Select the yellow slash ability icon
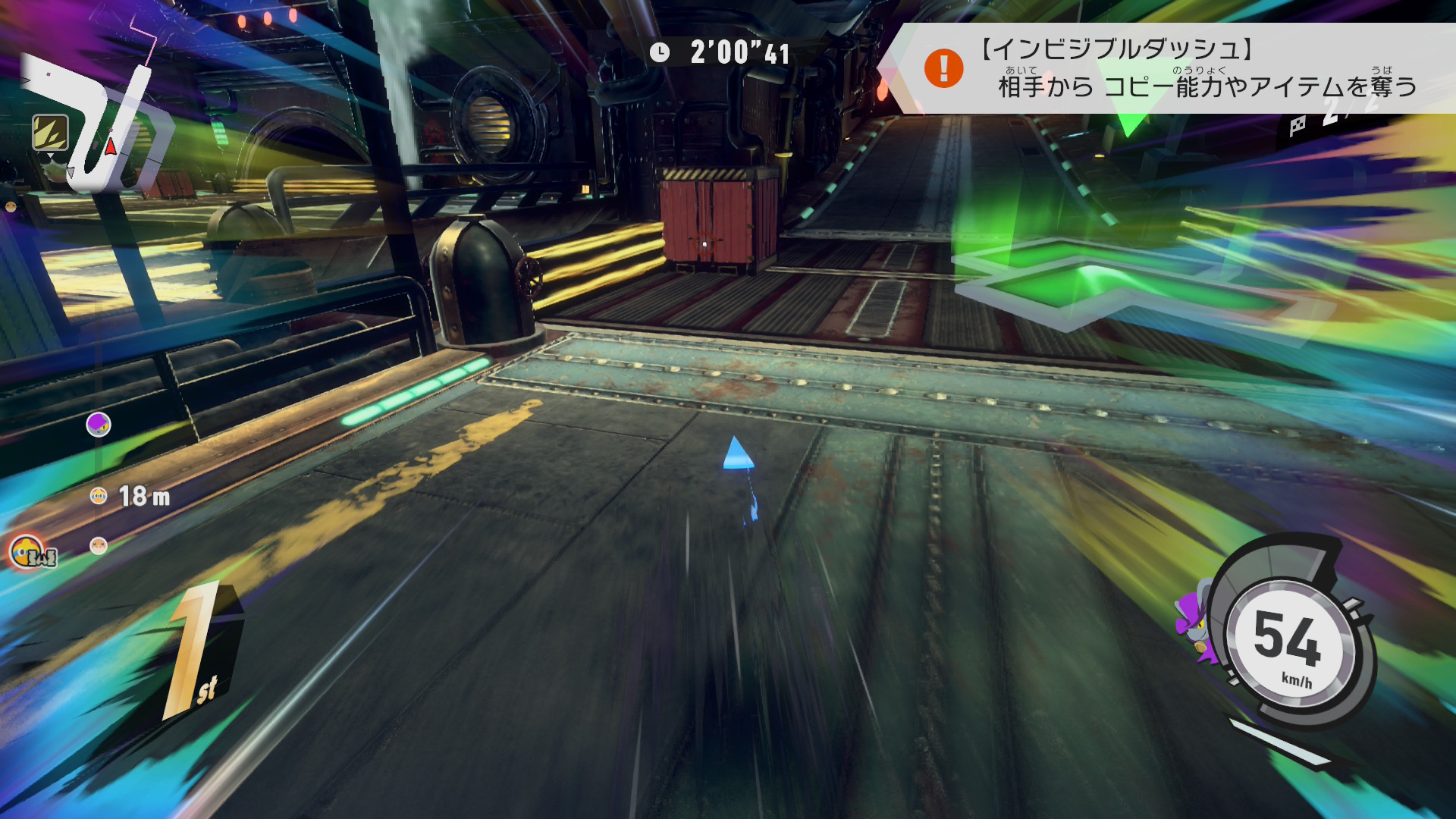1456x819 pixels. click(50, 133)
